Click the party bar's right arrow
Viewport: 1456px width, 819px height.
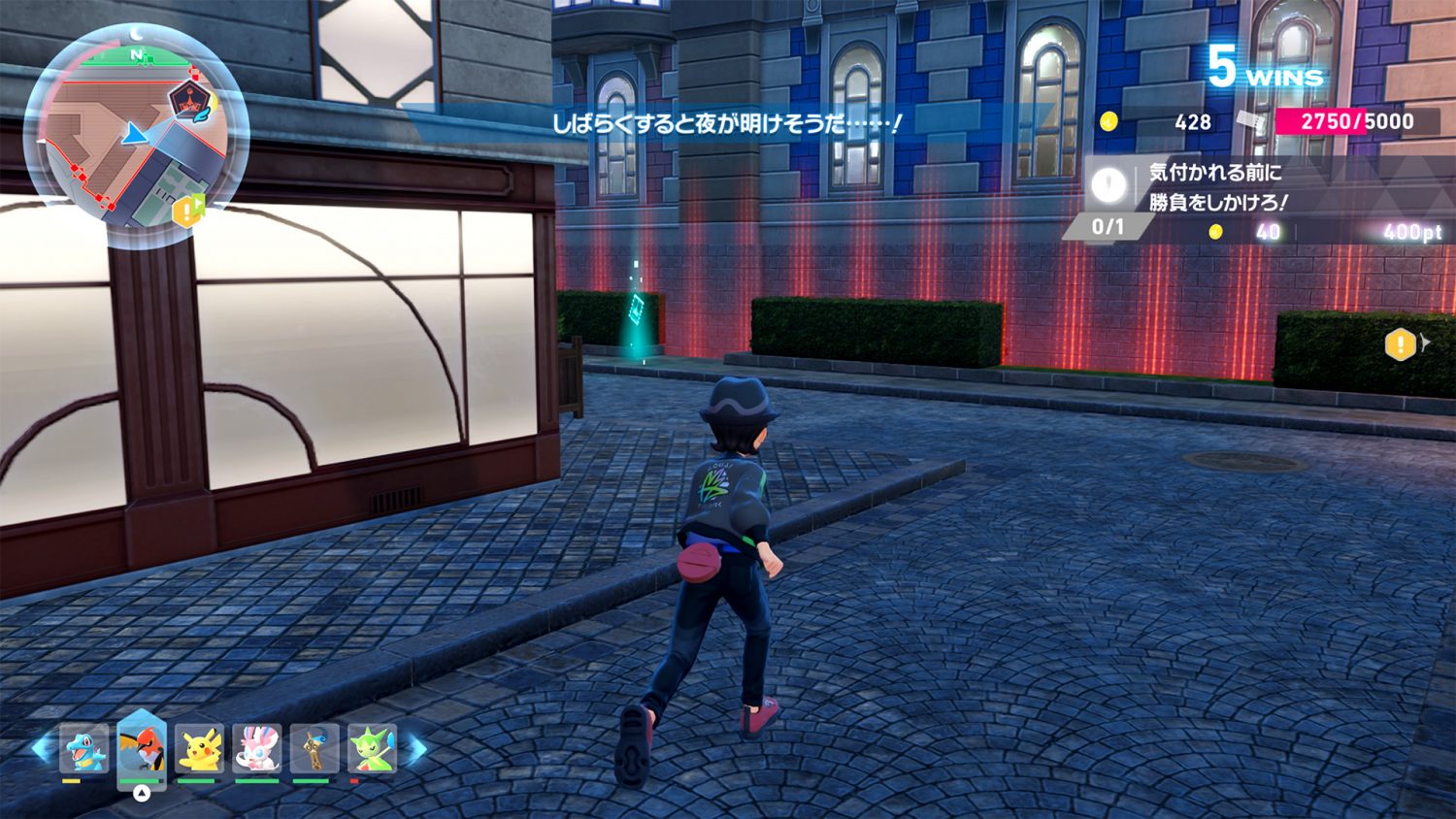[x=415, y=748]
